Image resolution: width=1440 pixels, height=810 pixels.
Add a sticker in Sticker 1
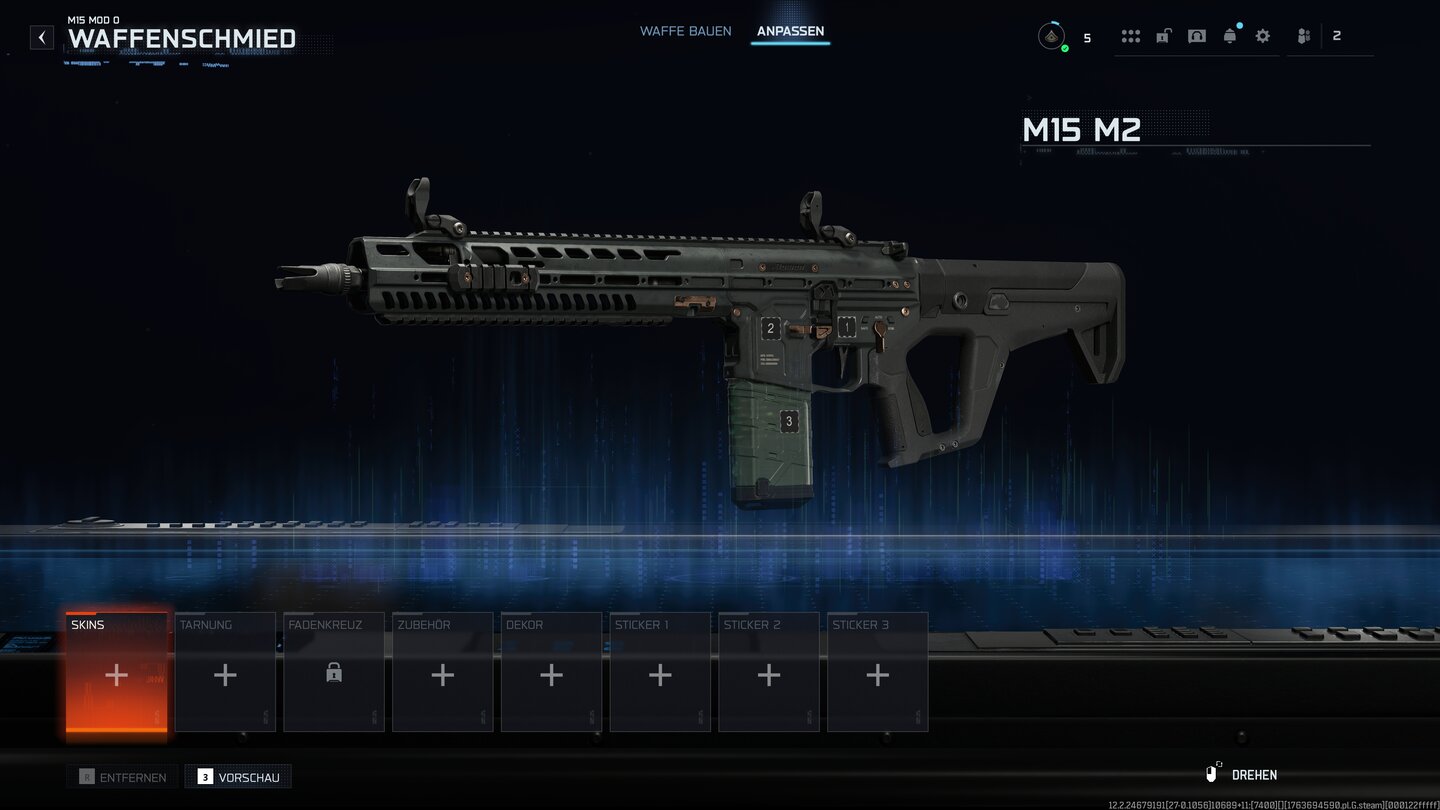[660, 673]
